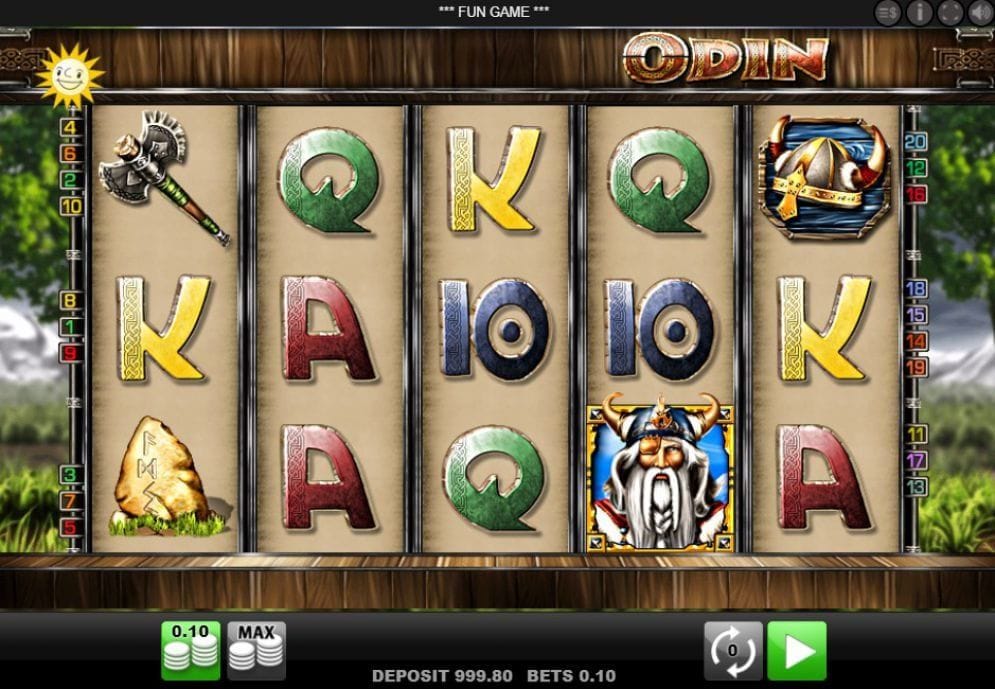Select payline marker number 20

point(916,141)
